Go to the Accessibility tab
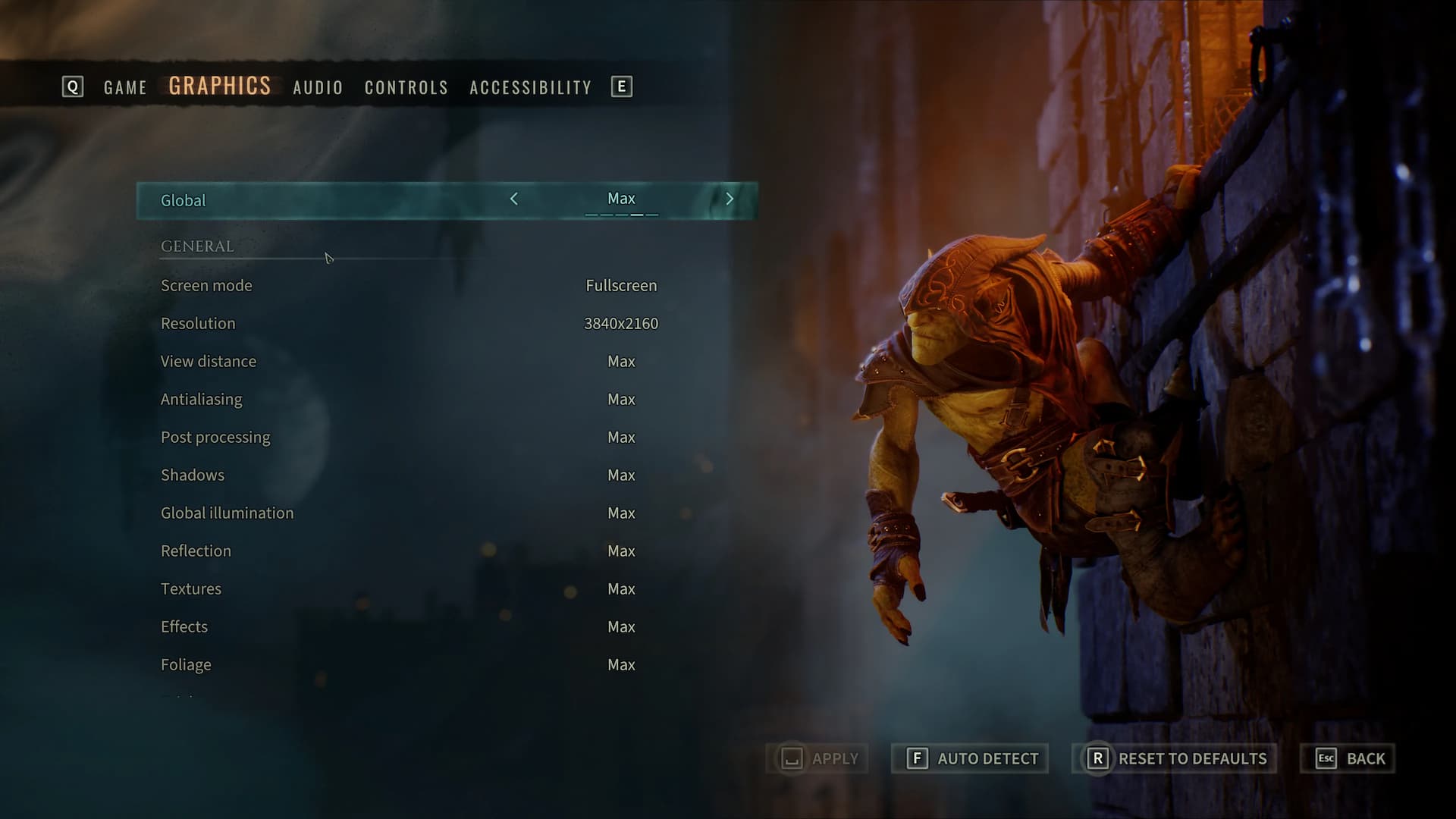 (530, 87)
